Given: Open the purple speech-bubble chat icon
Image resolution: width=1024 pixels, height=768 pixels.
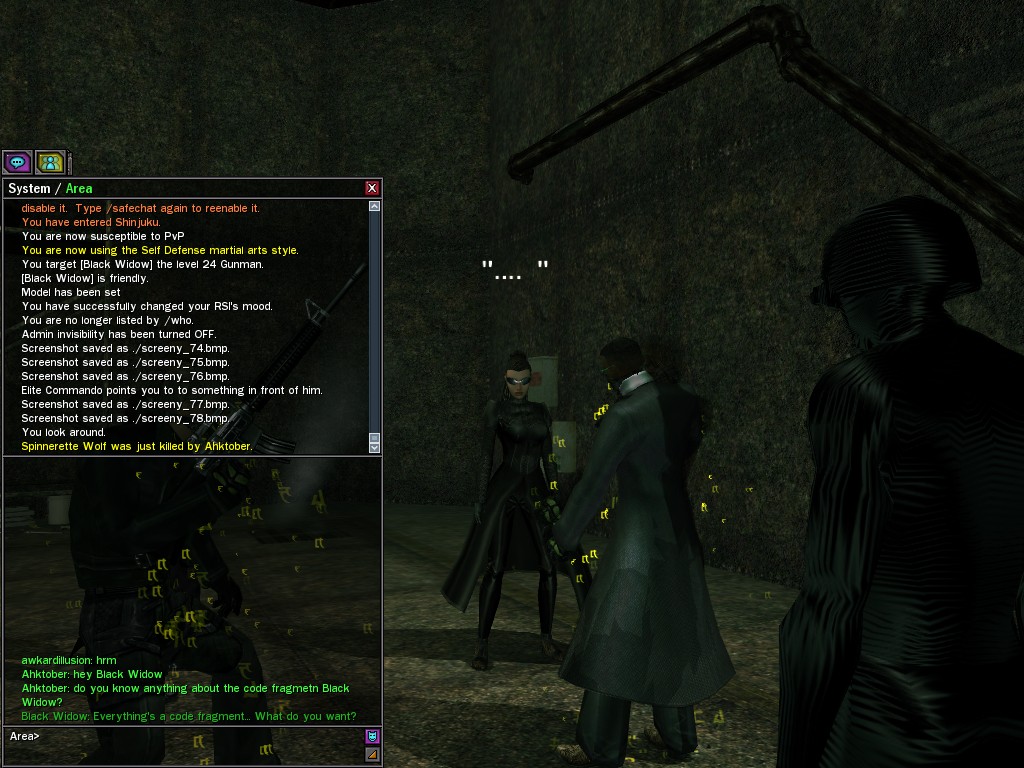Looking at the screenshot, I should pyautogui.click(x=17, y=162).
